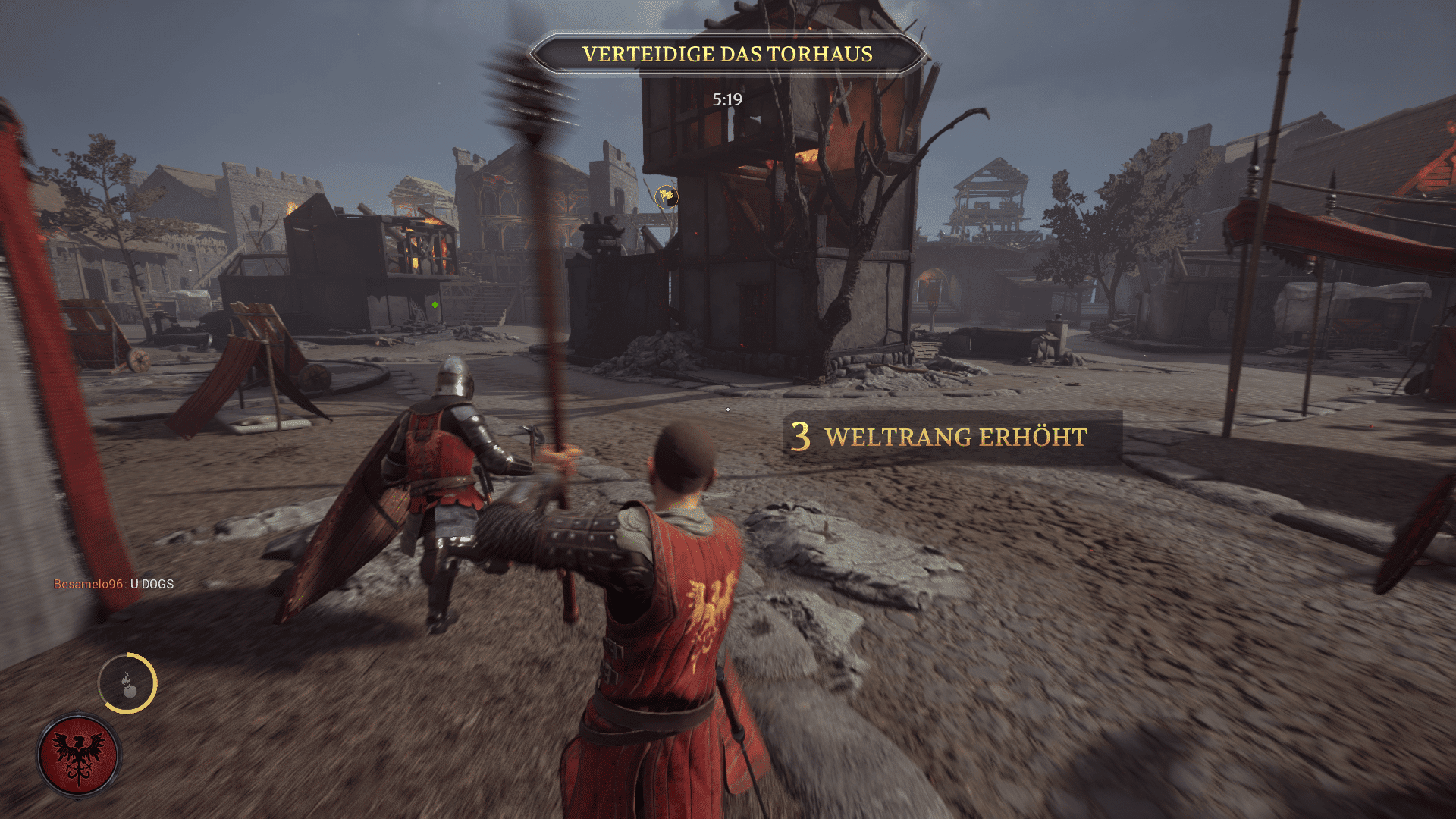Expand the VERTEIDIGE DAS TORHAUS objective banner

point(726,54)
